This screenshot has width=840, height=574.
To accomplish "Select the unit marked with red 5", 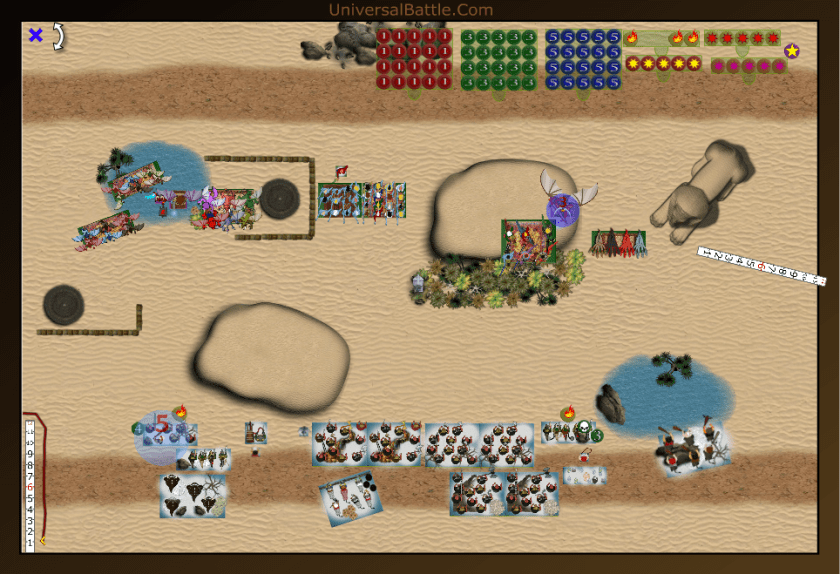I will [161, 427].
